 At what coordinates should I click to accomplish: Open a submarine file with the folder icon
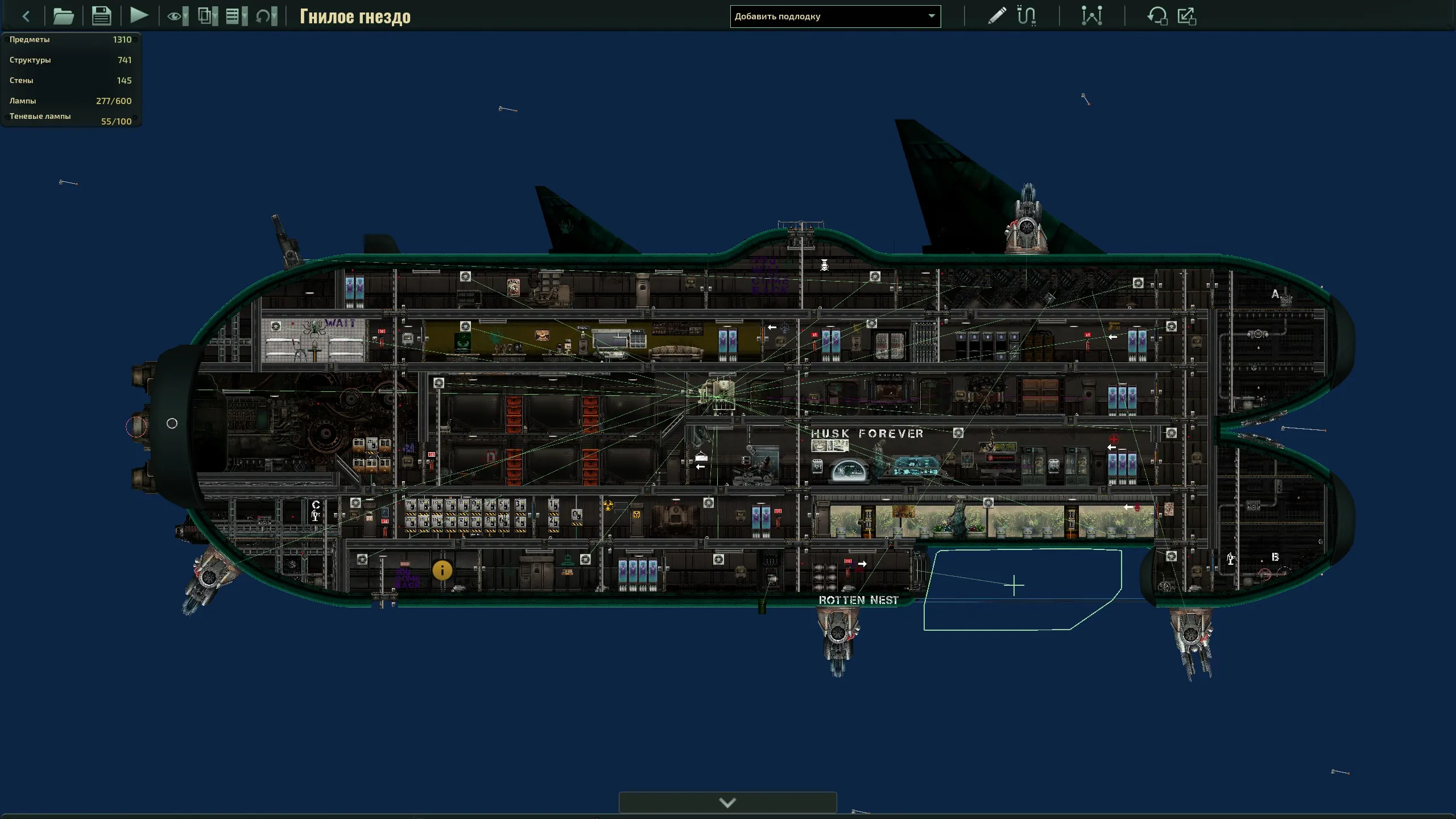point(63,16)
